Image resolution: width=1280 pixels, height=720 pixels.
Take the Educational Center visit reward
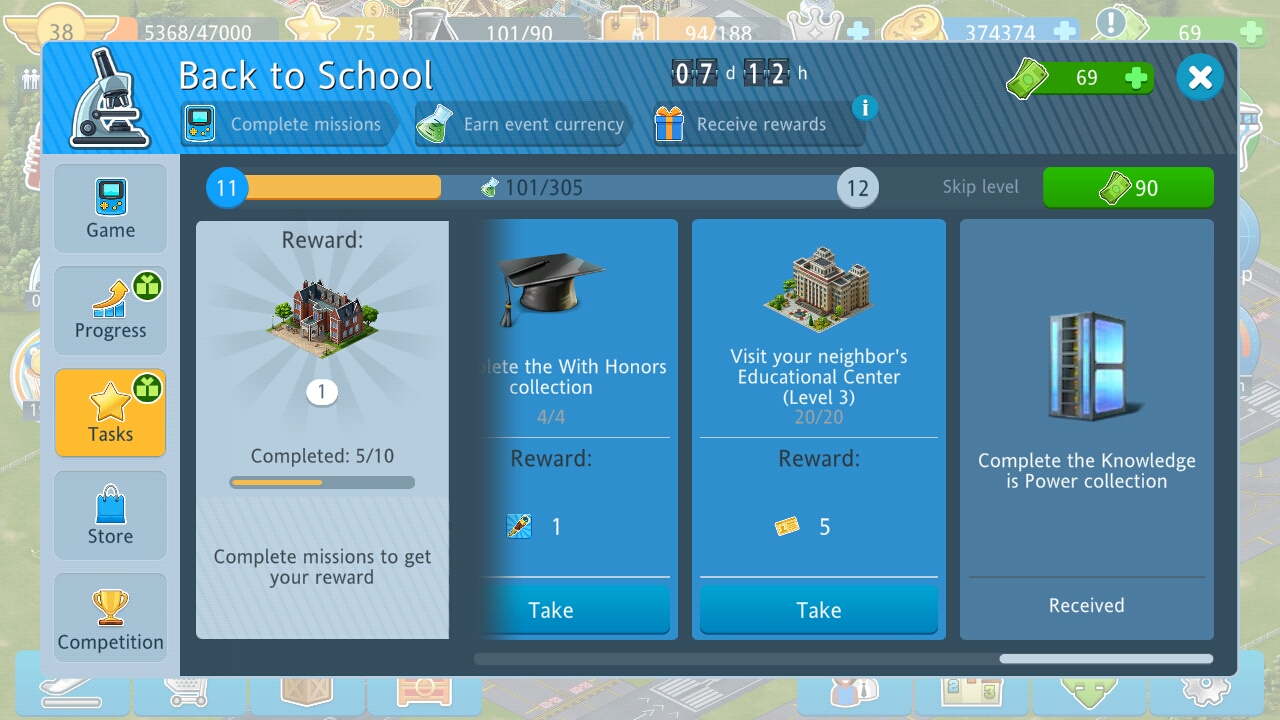coord(818,610)
